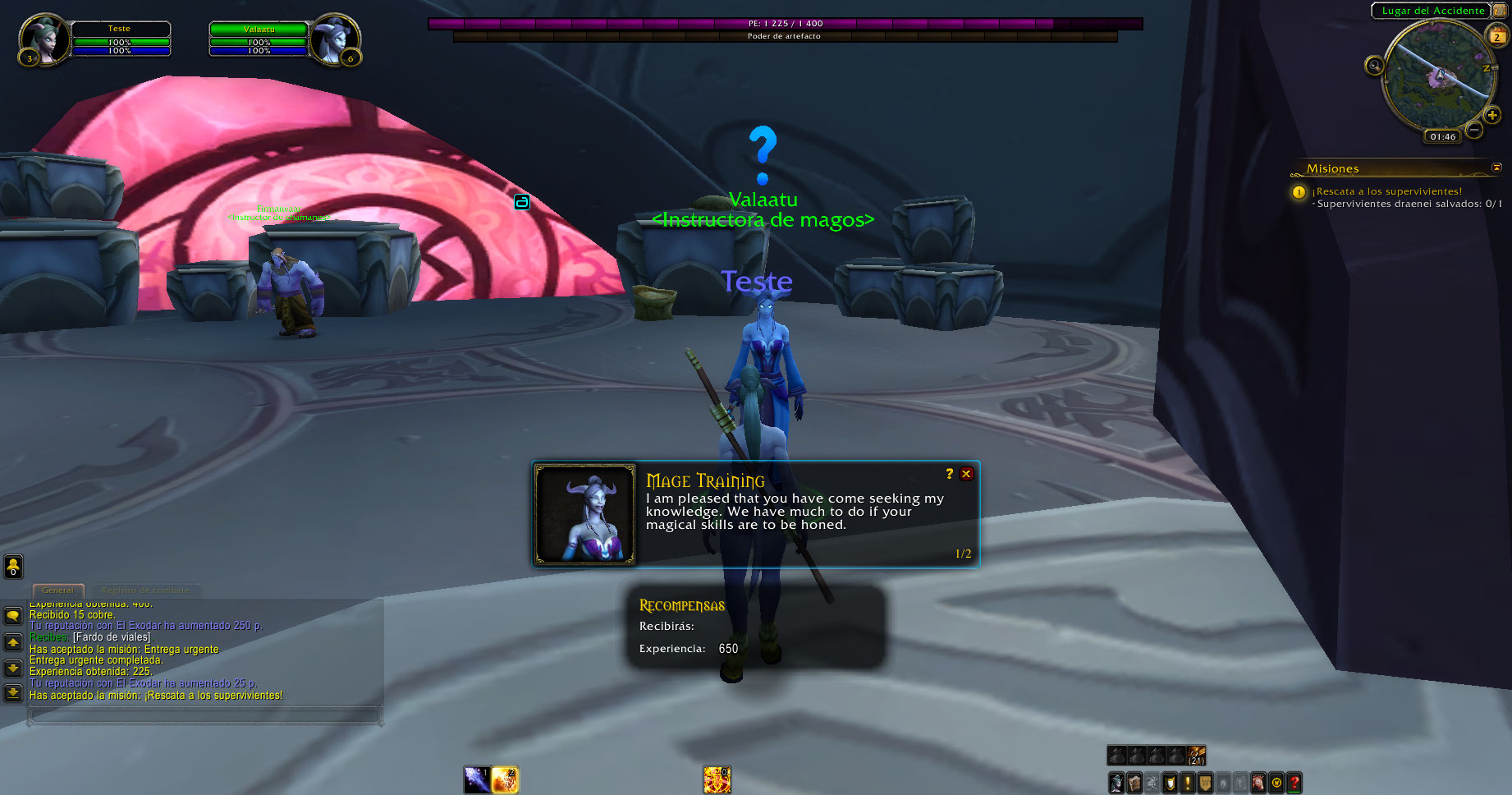Open the backpack with 21 free slots
The height and width of the screenshot is (795, 1512).
pyautogui.click(x=1196, y=756)
